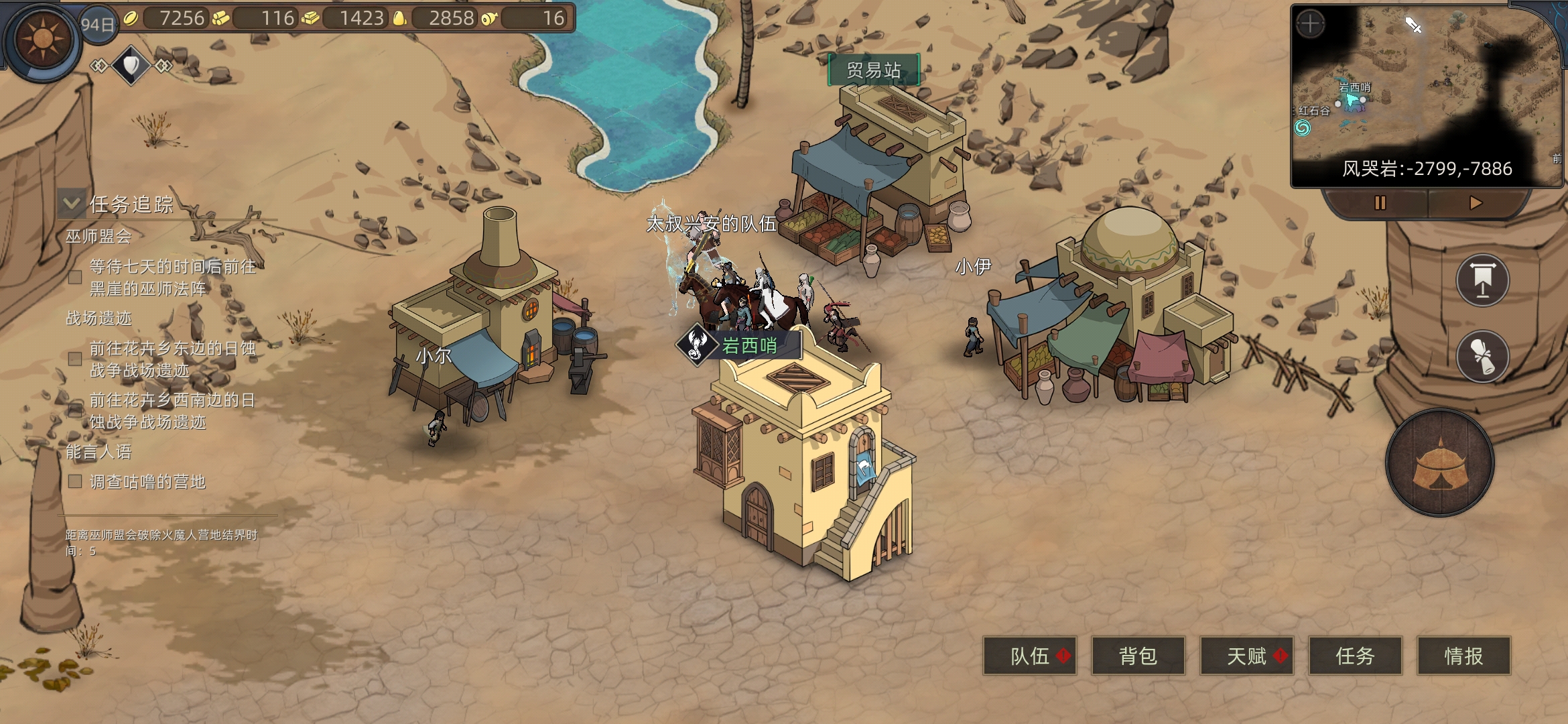Viewport: 1568px width, 724px height.
Task: Open the 情报 intelligence panel
Action: tap(1463, 656)
